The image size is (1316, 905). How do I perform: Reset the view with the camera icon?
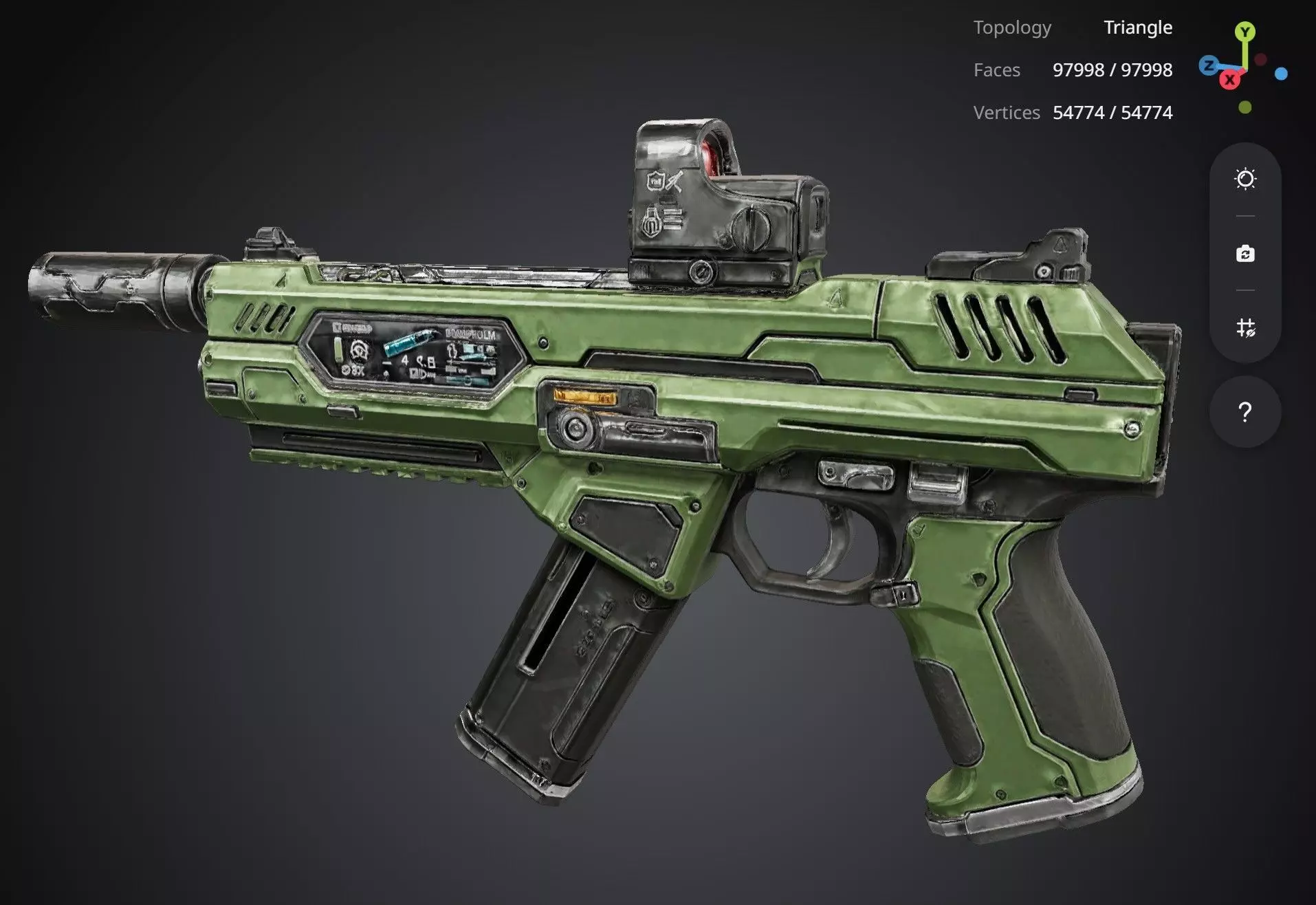tap(1245, 254)
